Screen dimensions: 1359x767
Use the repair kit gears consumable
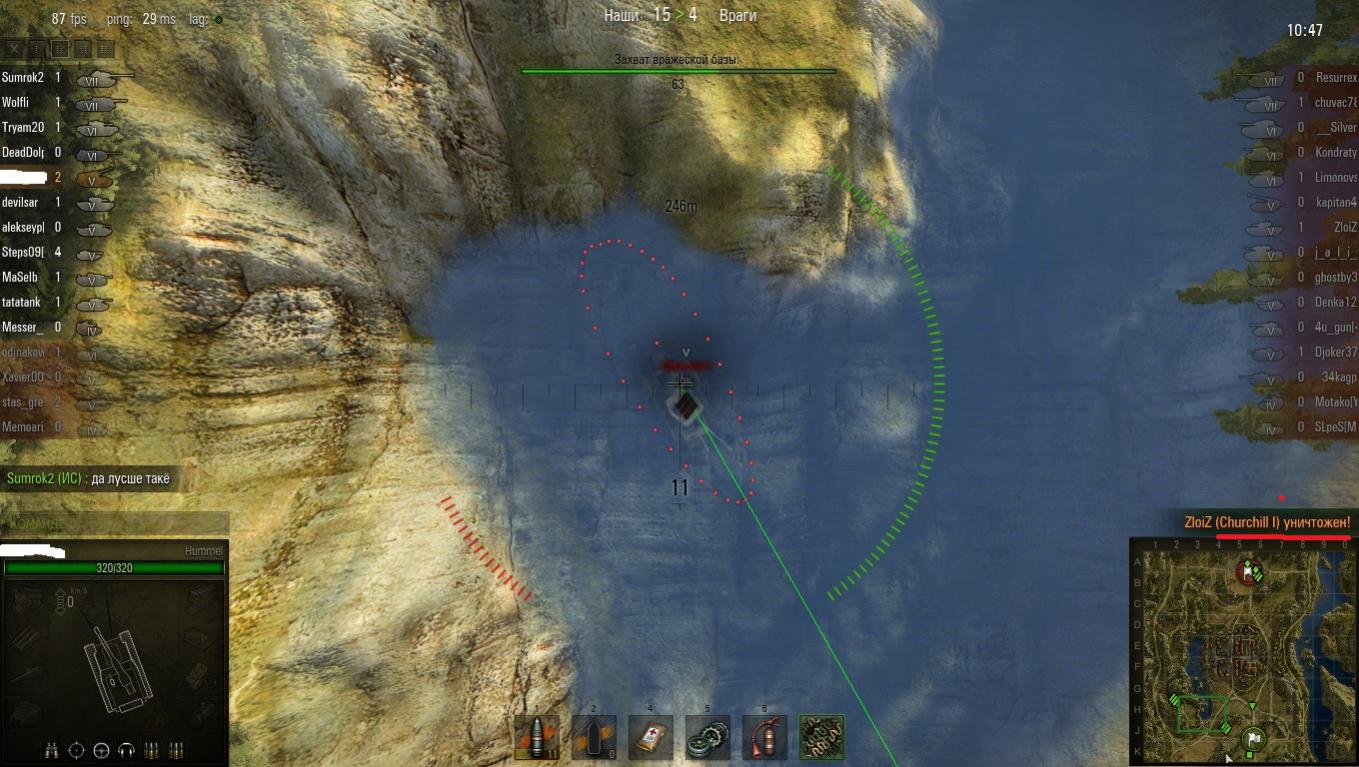[x=707, y=737]
